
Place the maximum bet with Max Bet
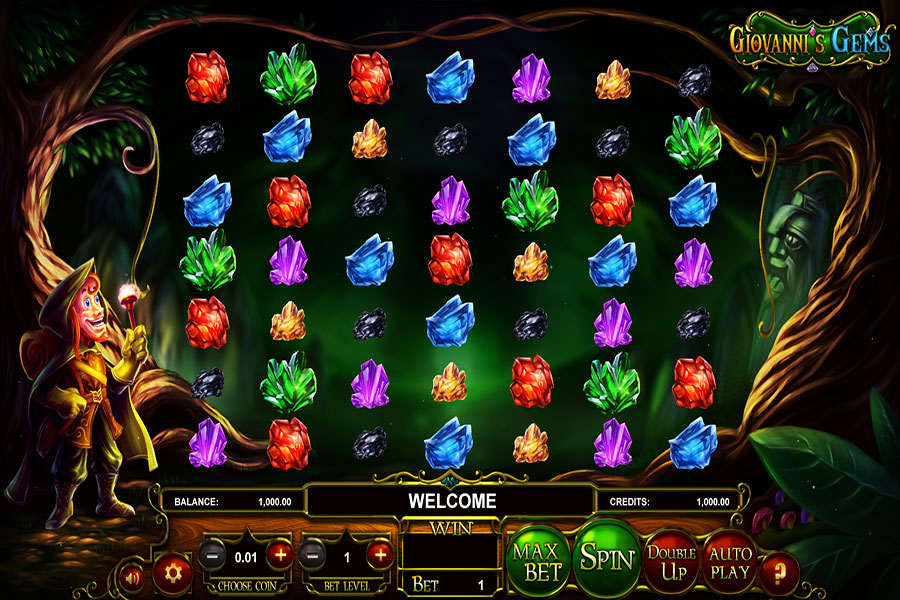537,558
